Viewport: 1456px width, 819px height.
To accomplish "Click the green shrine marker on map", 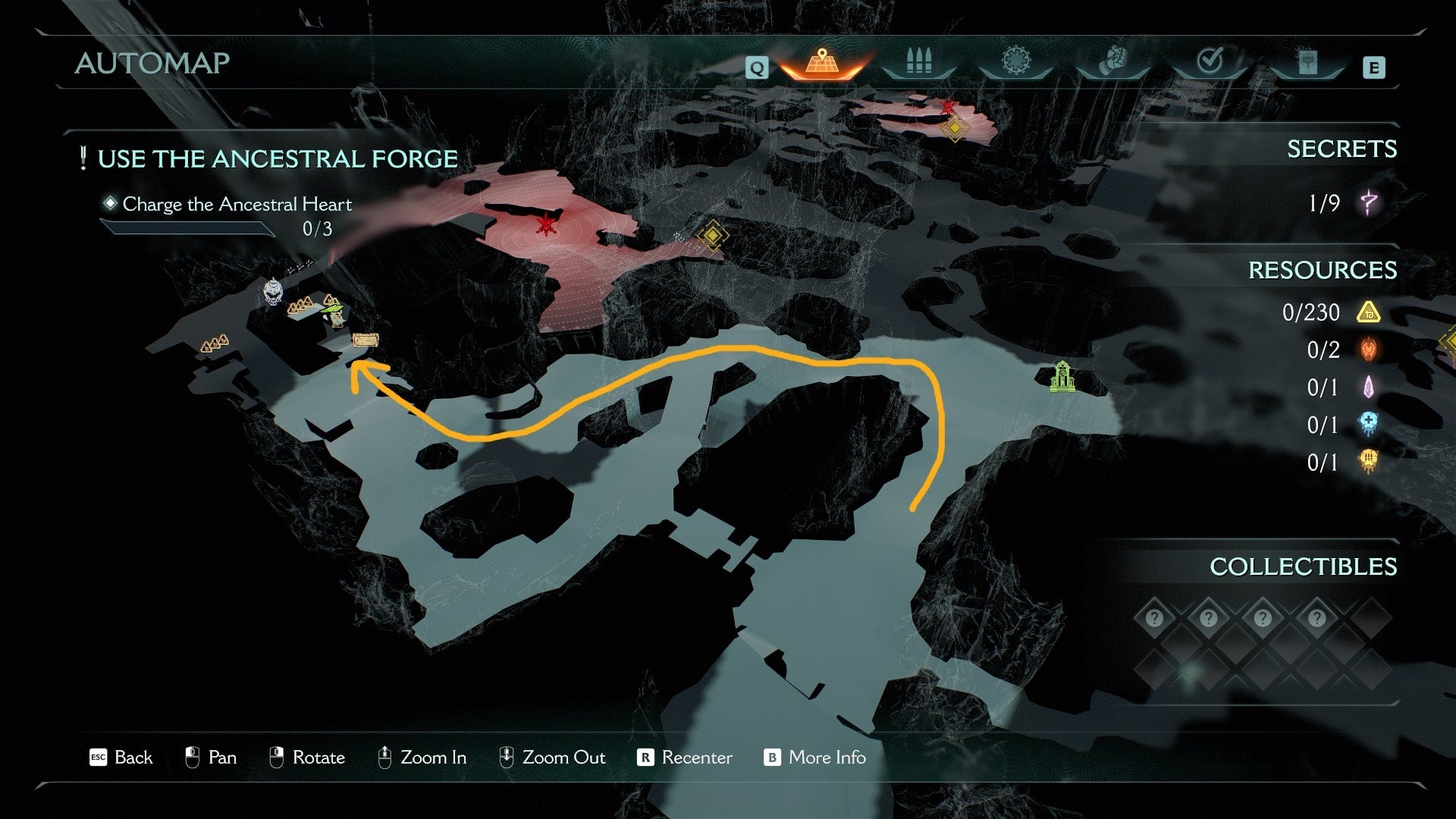I will coord(1062,377).
